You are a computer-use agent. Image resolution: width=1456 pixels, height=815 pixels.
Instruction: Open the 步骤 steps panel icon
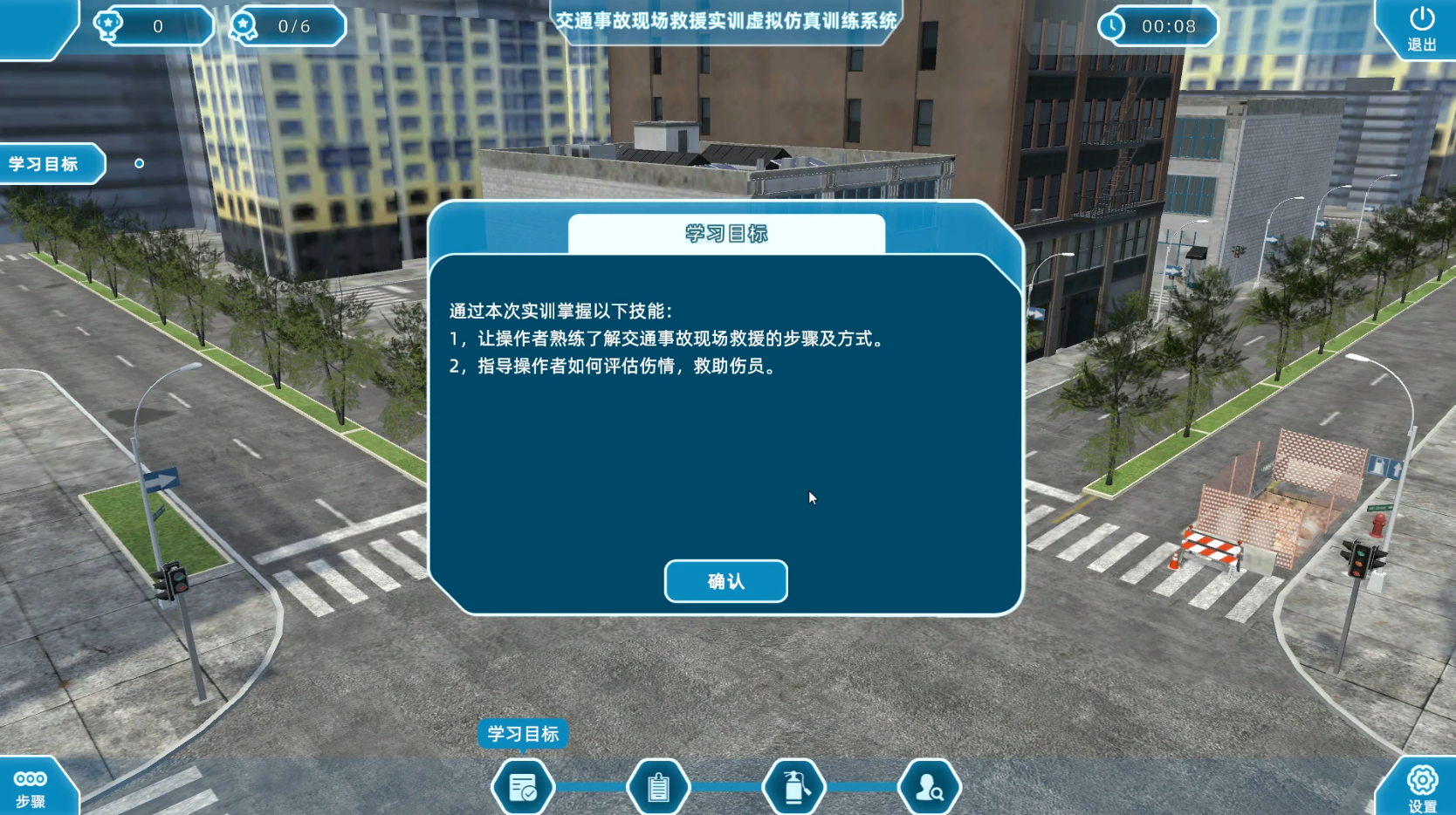(29, 783)
